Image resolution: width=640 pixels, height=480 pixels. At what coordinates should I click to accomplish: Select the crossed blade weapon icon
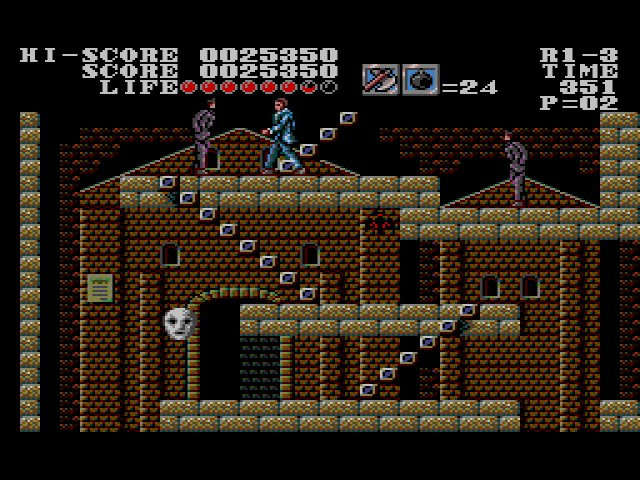click(x=380, y=80)
